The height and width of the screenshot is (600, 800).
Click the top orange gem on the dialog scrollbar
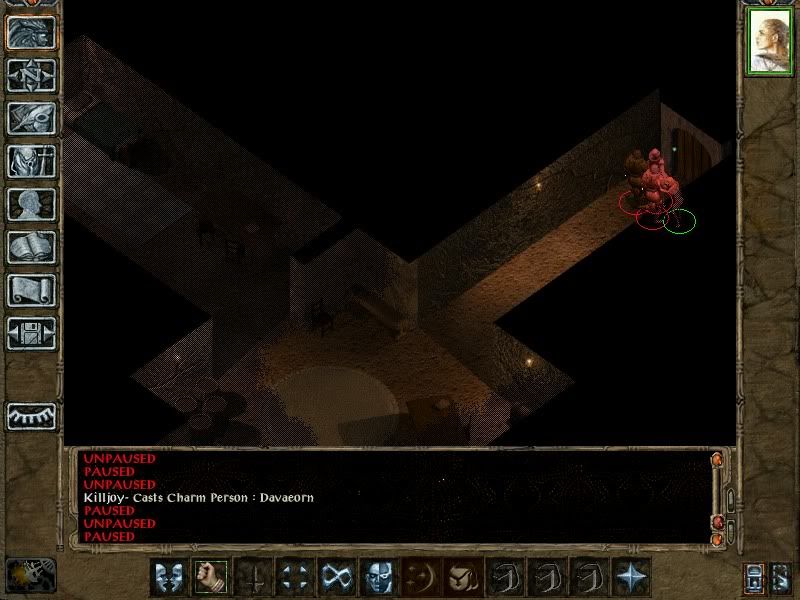coord(717,460)
